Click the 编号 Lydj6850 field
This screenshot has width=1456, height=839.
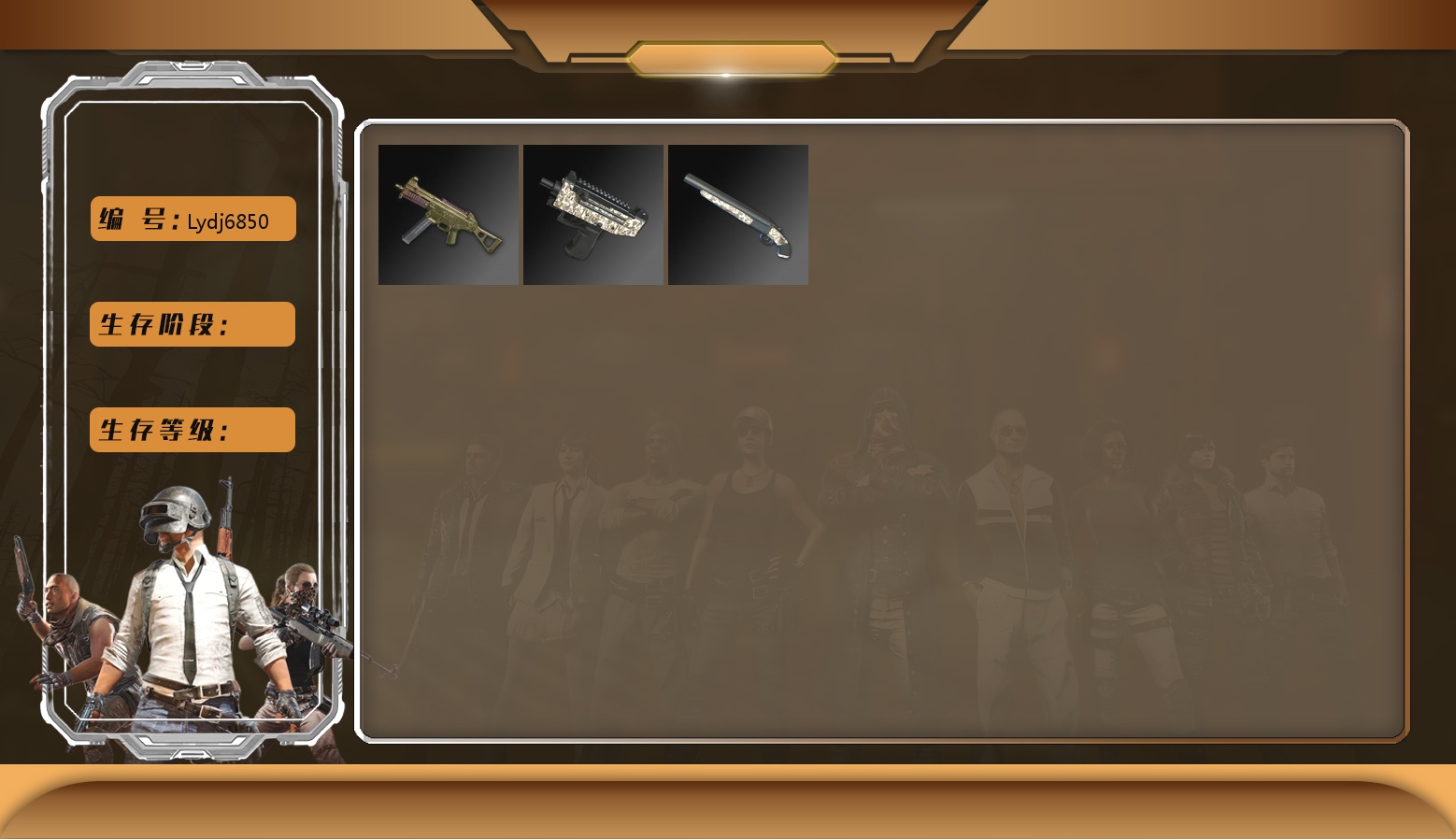193,219
